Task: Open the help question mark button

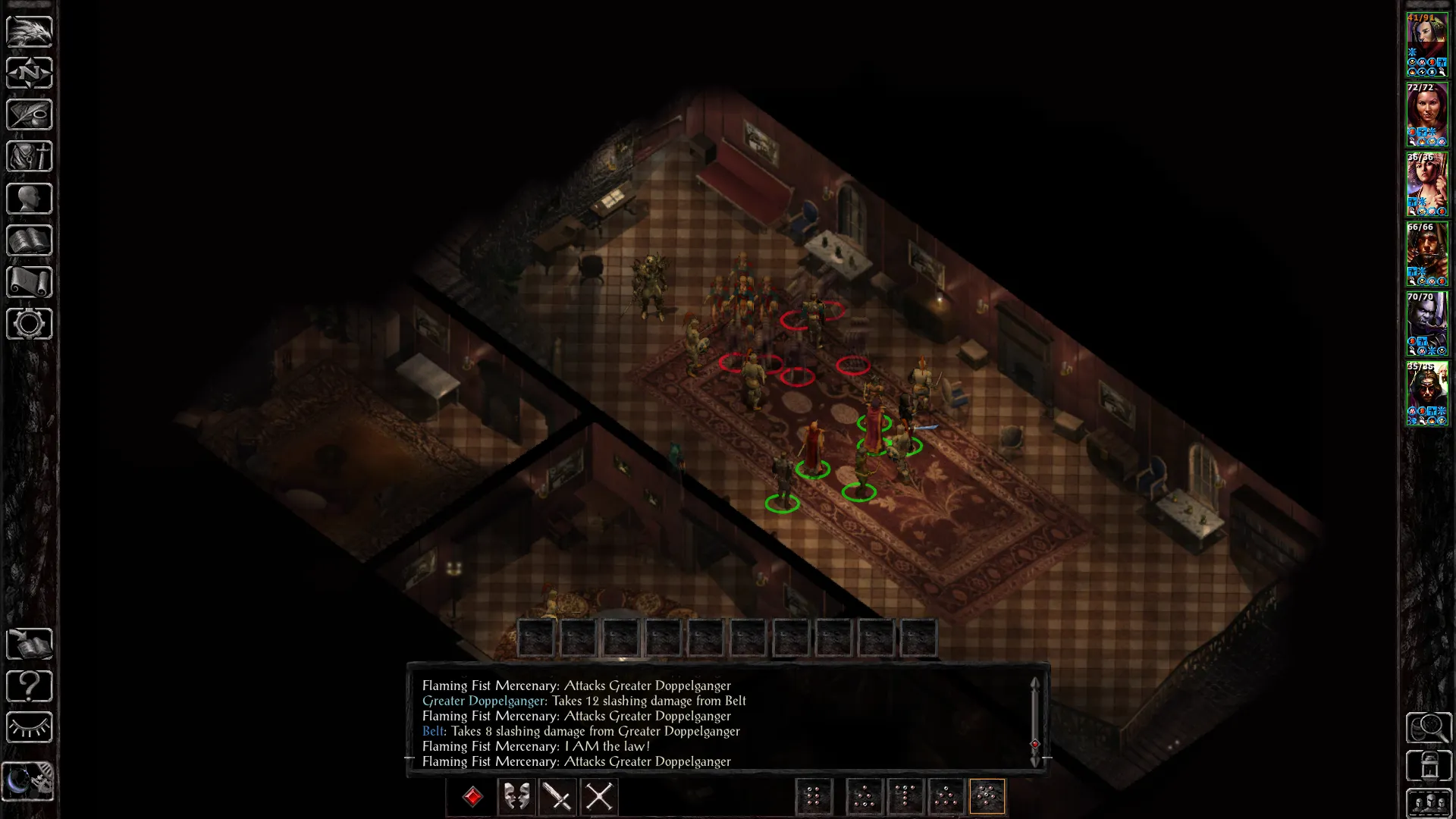Action: 30,686
